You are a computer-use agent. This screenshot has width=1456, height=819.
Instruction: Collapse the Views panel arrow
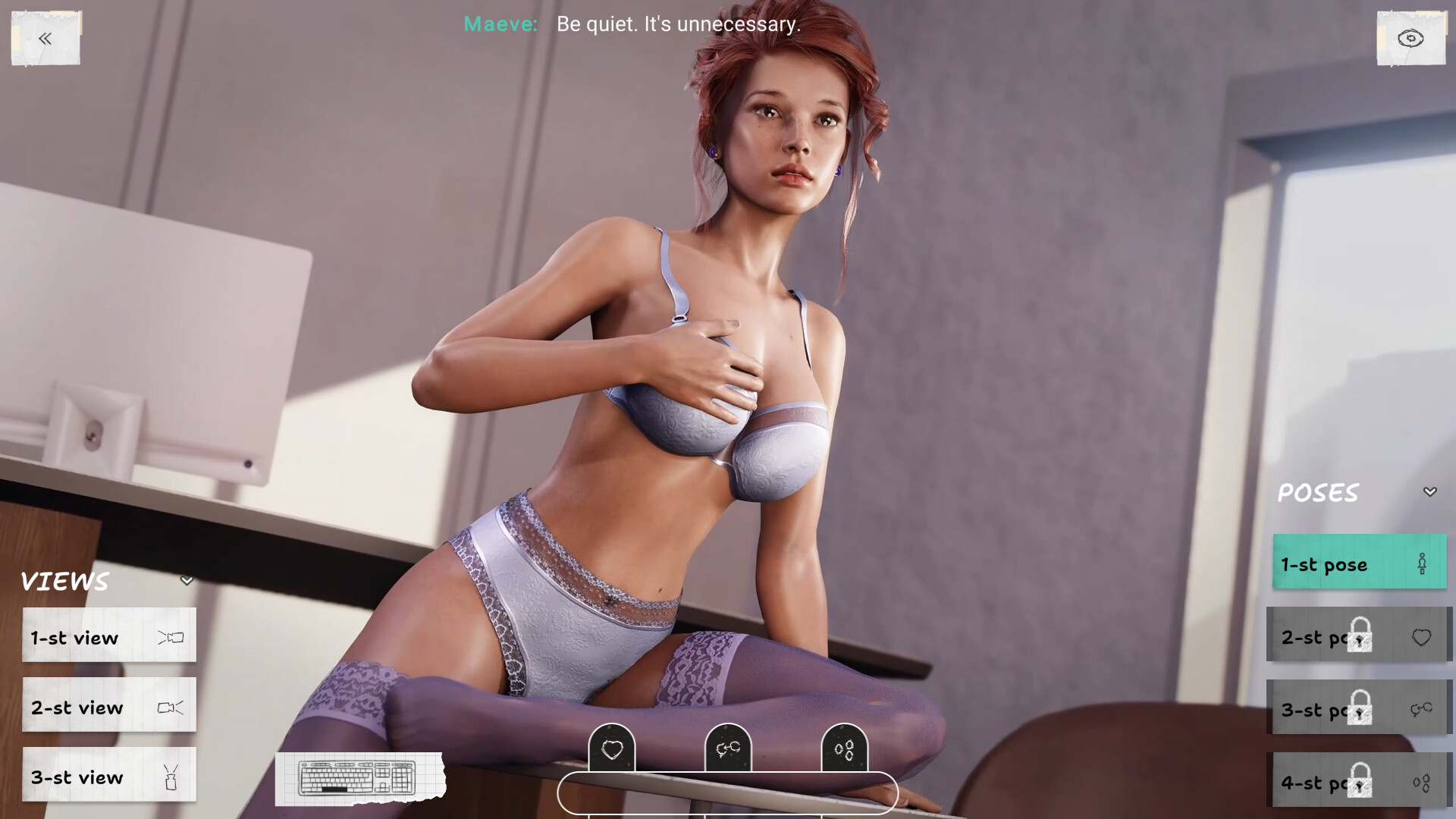pyautogui.click(x=187, y=582)
